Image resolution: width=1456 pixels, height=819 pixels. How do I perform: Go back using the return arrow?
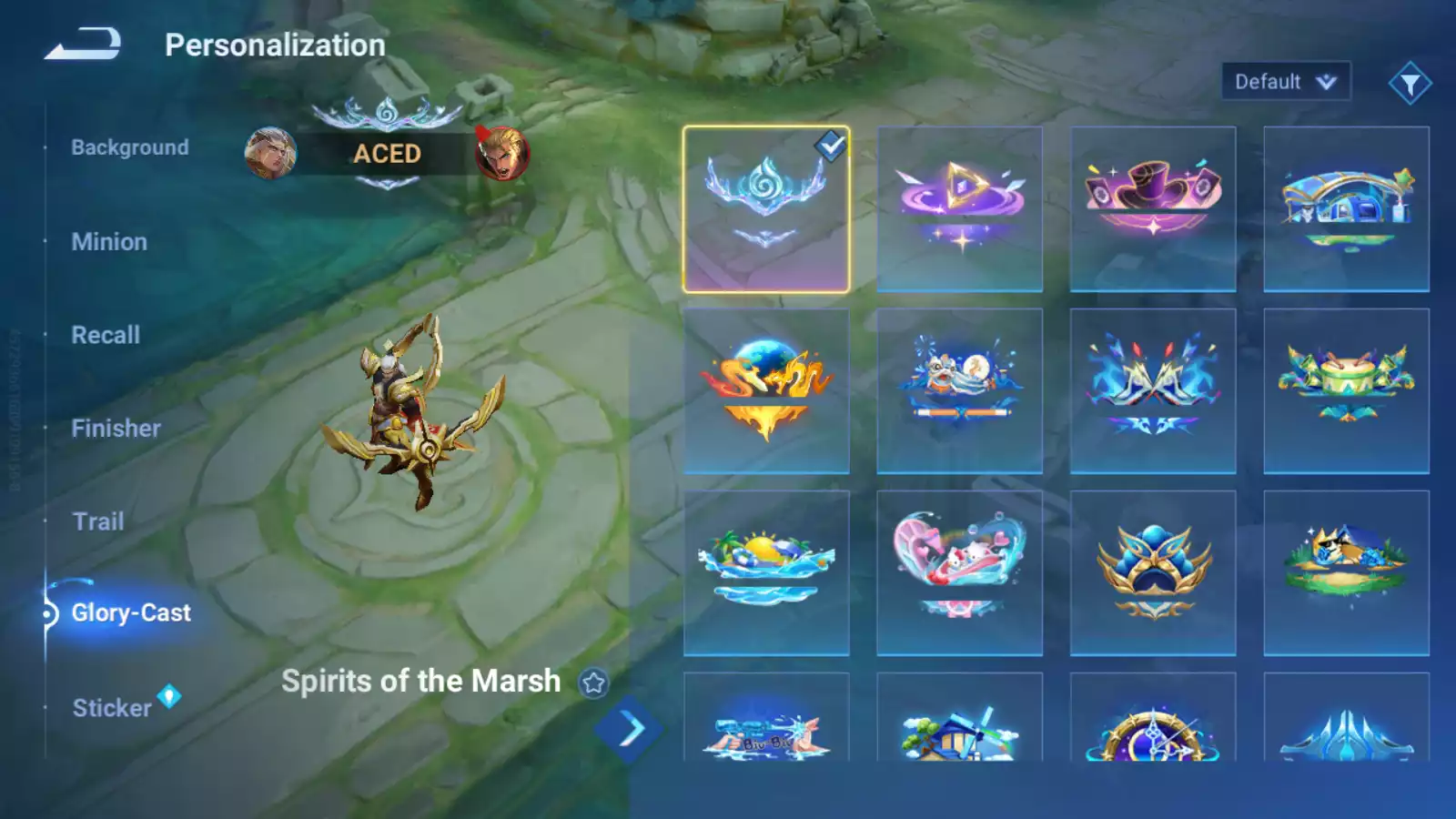click(x=83, y=44)
